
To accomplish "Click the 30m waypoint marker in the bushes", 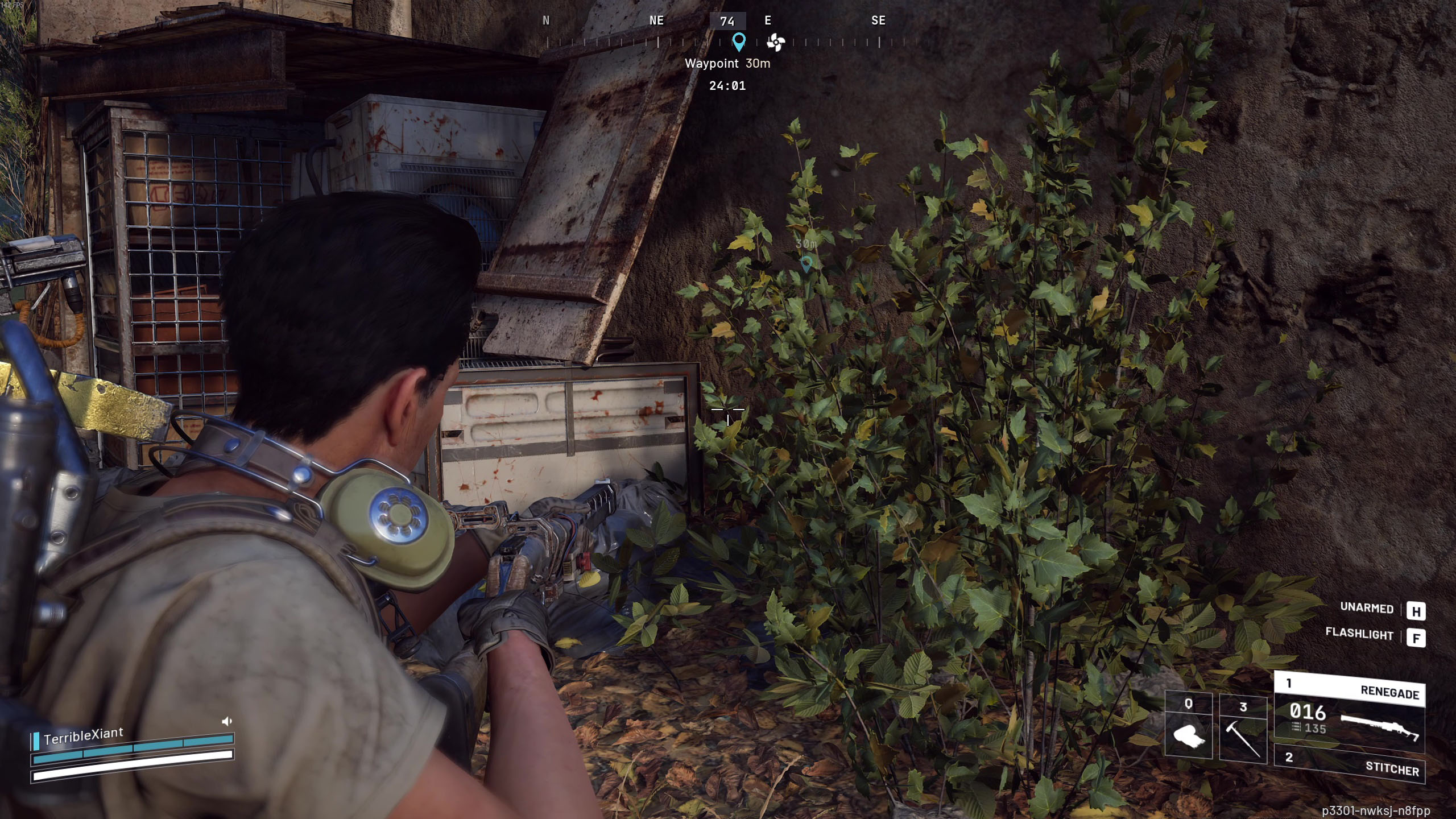I will (x=806, y=263).
